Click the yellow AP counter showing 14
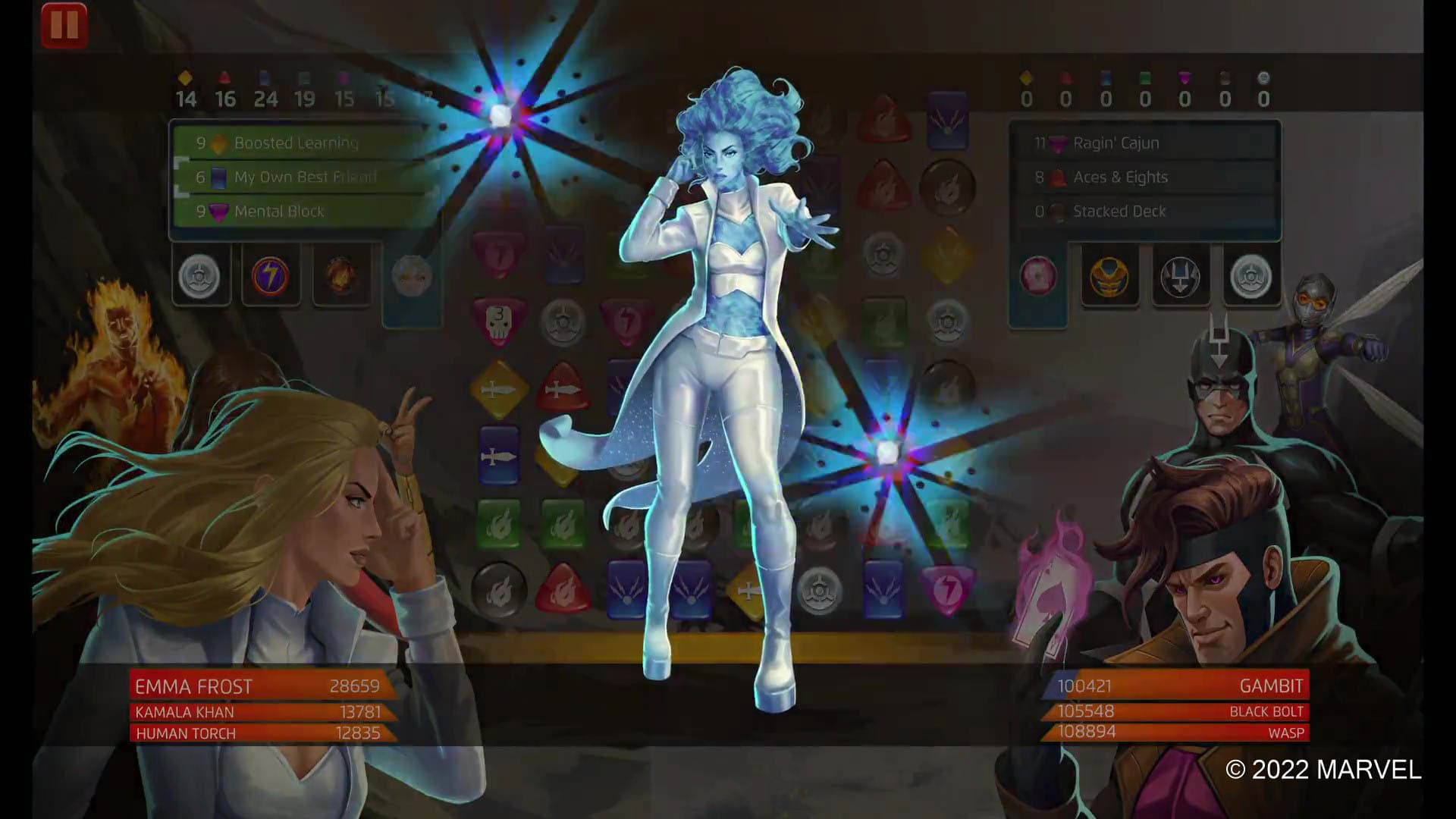Image resolution: width=1456 pixels, height=819 pixels. pos(186,97)
